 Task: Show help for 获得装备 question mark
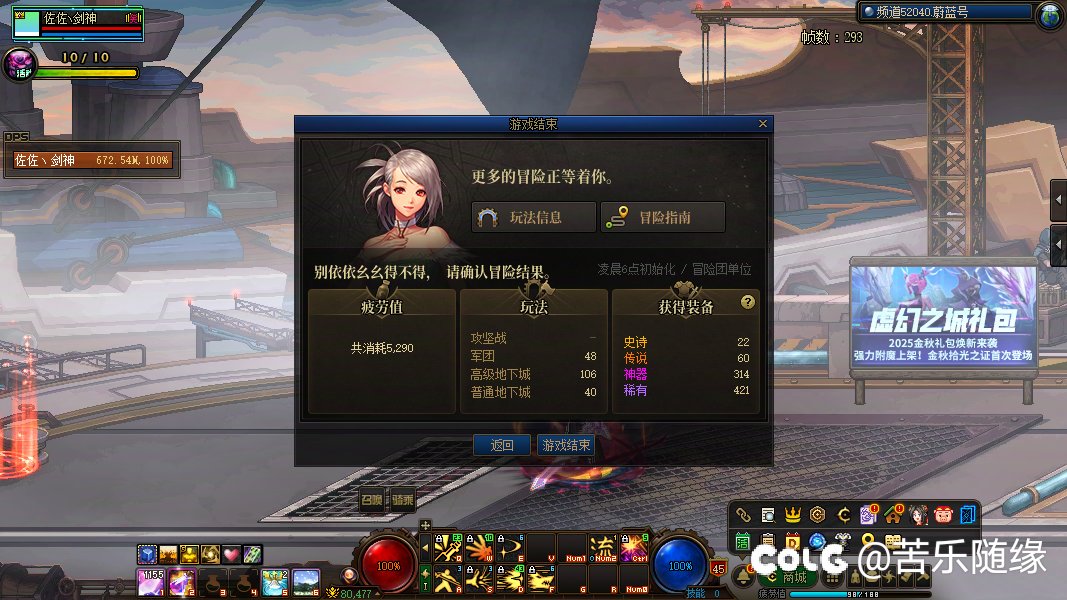[x=747, y=302]
